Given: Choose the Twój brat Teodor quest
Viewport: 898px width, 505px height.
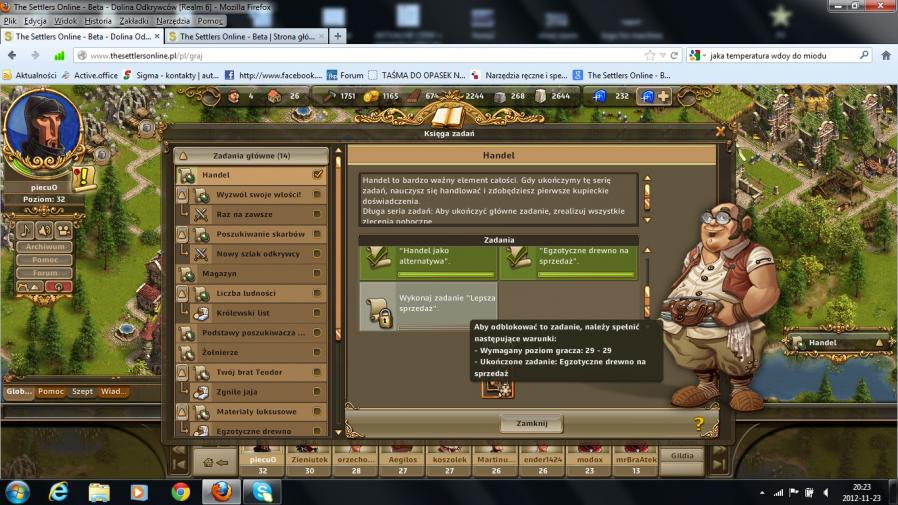Looking at the screenshot, I should [x=258, y=372].
